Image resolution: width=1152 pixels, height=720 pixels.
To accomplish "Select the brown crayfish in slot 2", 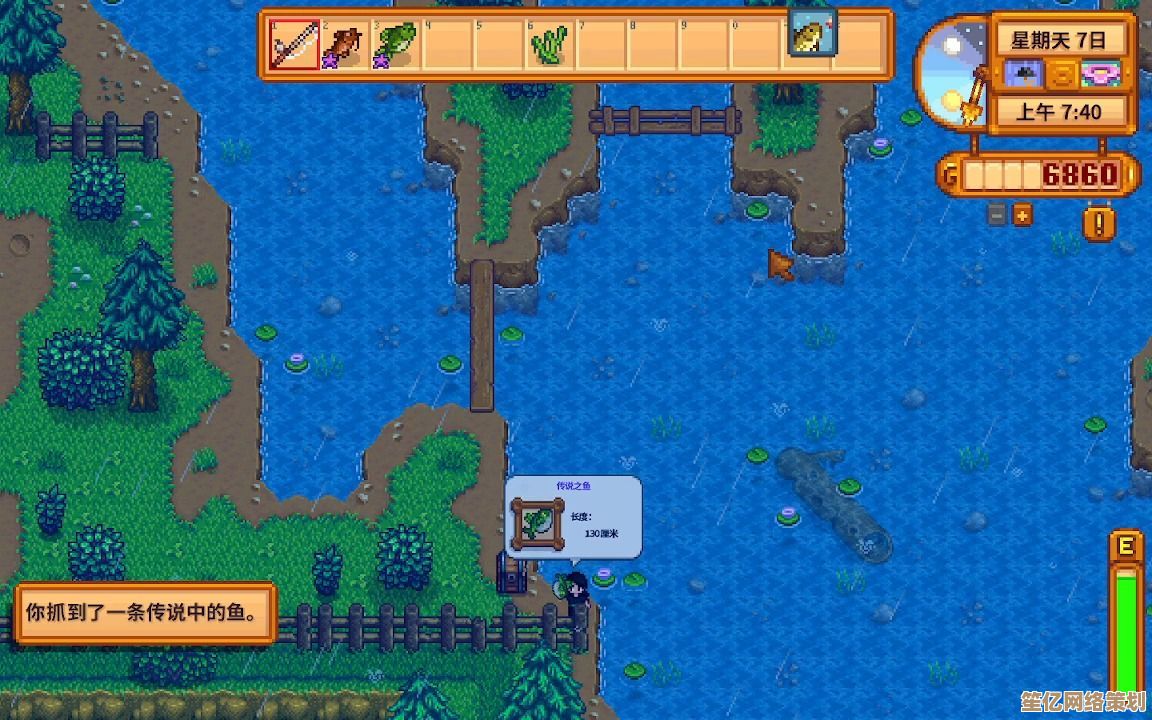I will (346, 45).
